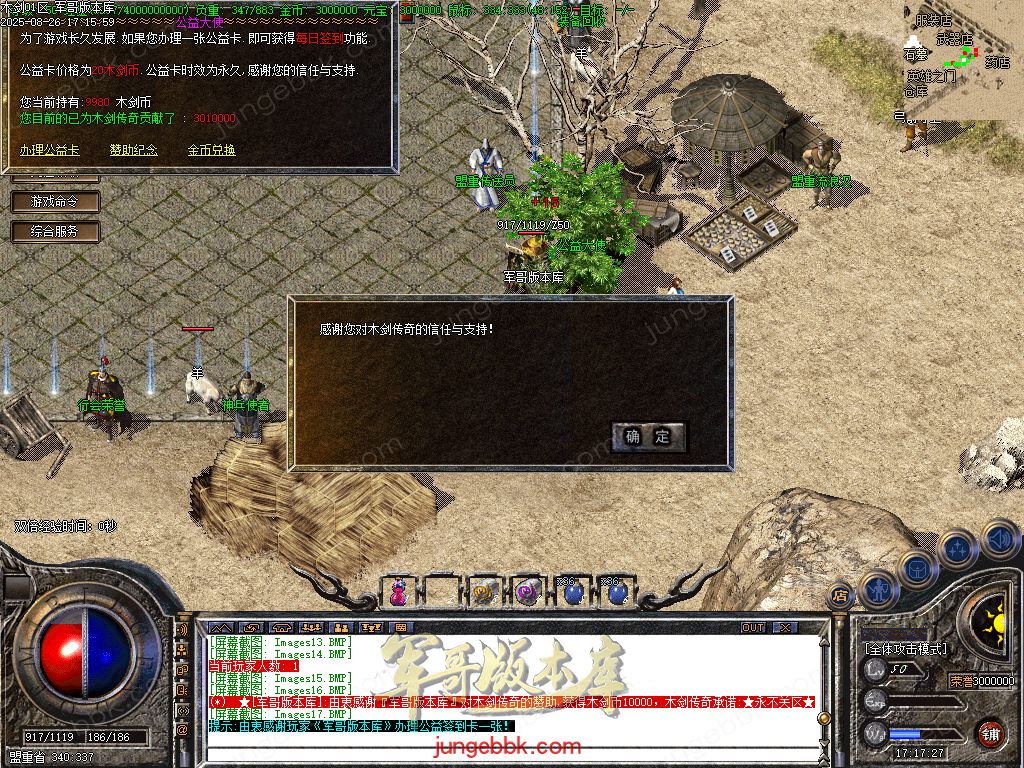The height and width of the screenshot is (768, 1024).
Task: Toggle sound with the speaker icon
Action: pos(999,539)
